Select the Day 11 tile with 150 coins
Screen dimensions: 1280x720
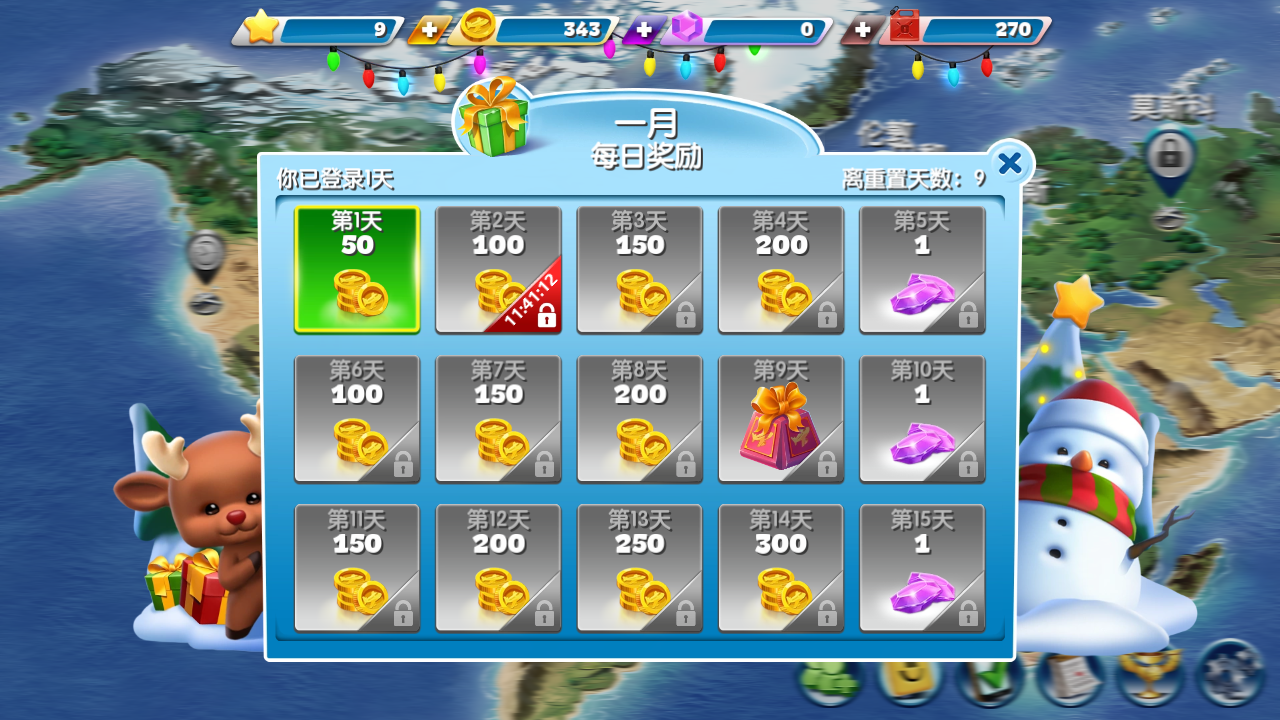(x=357, y=568)
